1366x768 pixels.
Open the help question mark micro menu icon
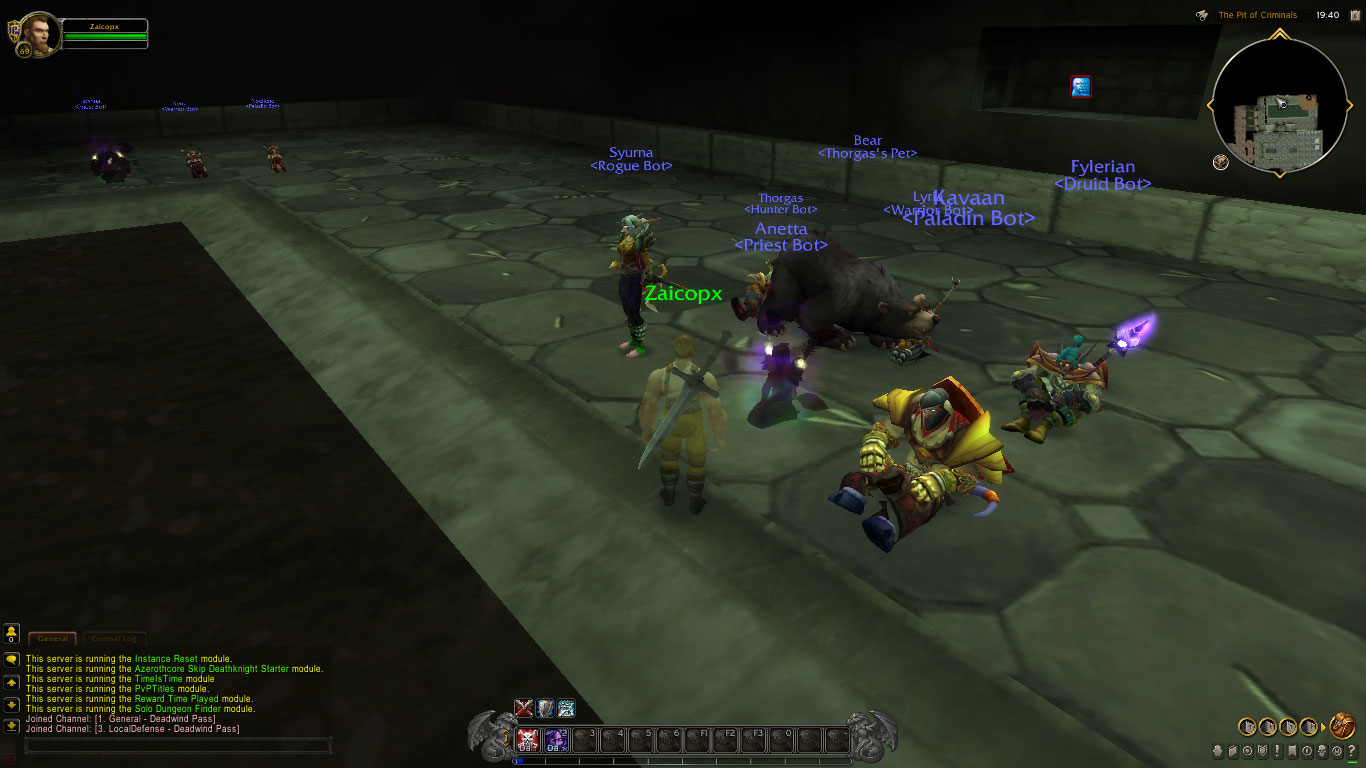[1350, 752]
